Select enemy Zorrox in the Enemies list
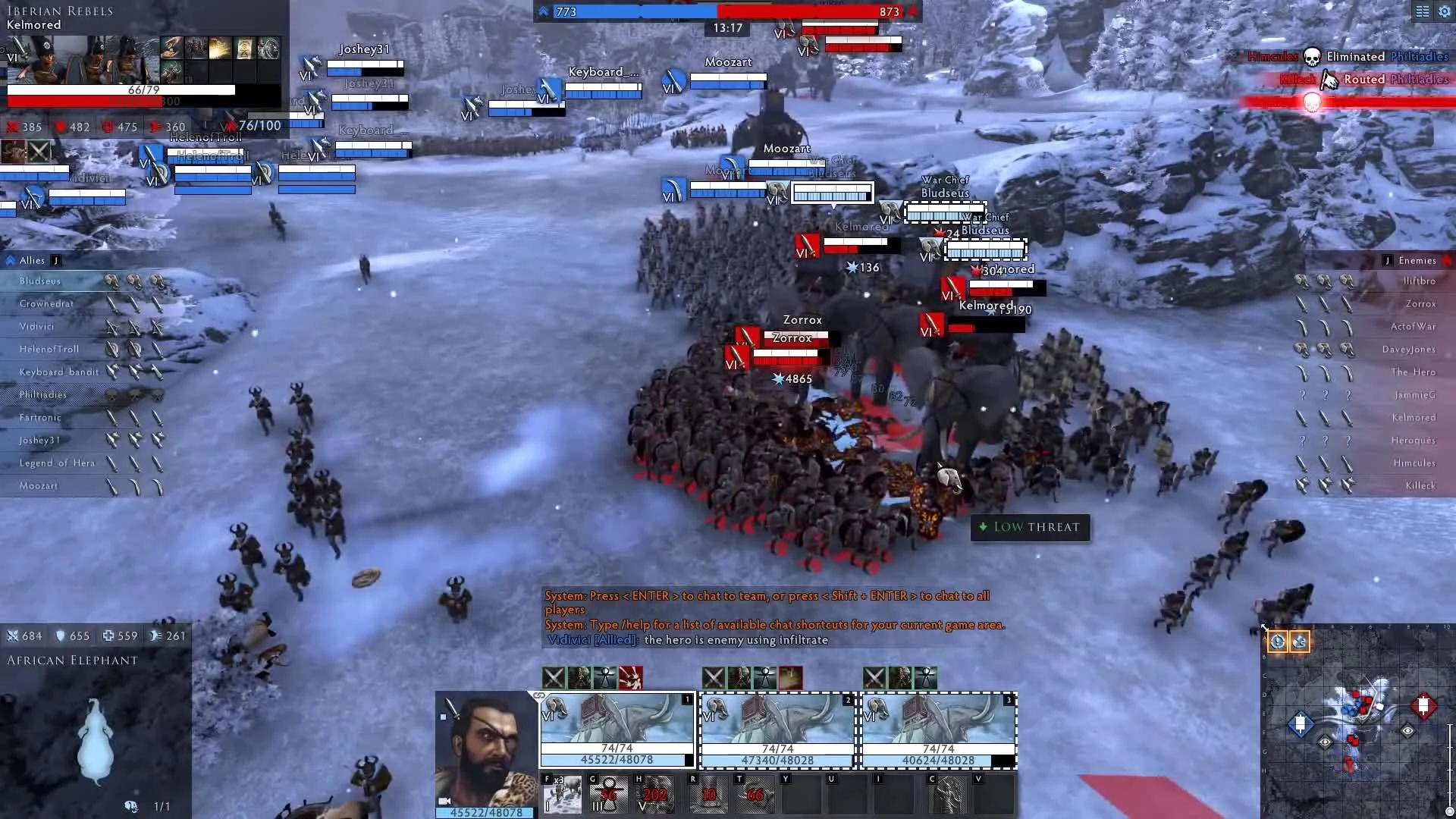1456x819 pixels. 1420,303
